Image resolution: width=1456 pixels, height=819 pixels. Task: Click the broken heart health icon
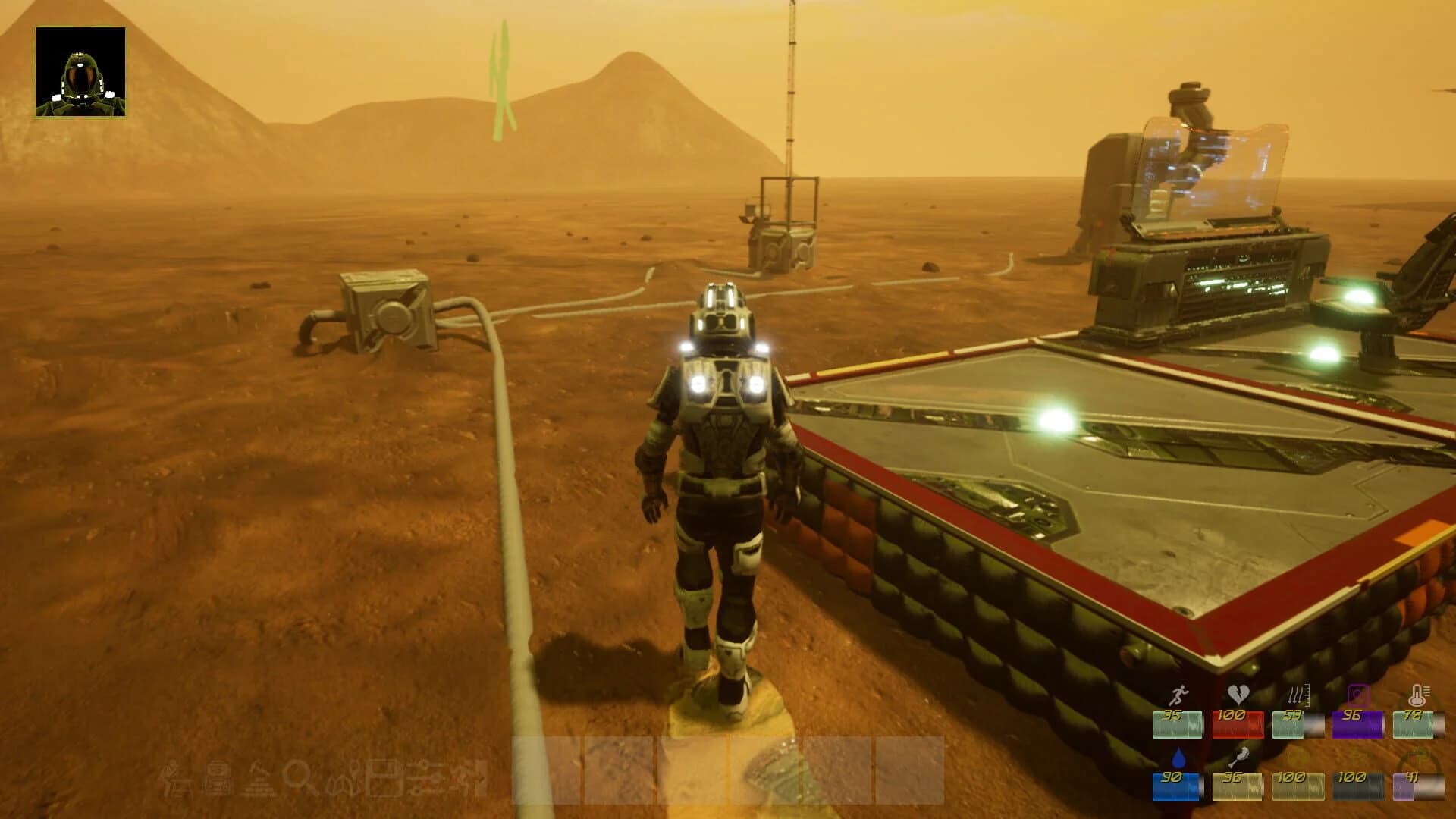(1237, 694)
